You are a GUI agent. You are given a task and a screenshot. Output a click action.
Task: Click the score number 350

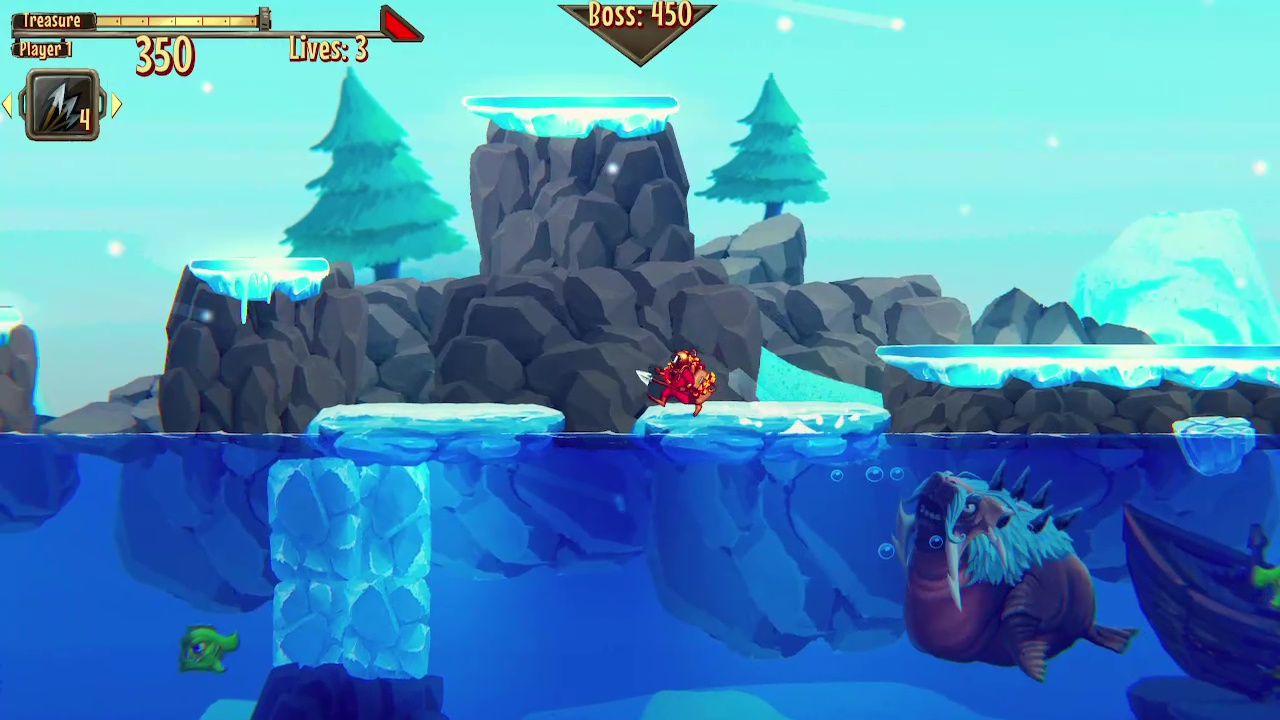(163, 58)
